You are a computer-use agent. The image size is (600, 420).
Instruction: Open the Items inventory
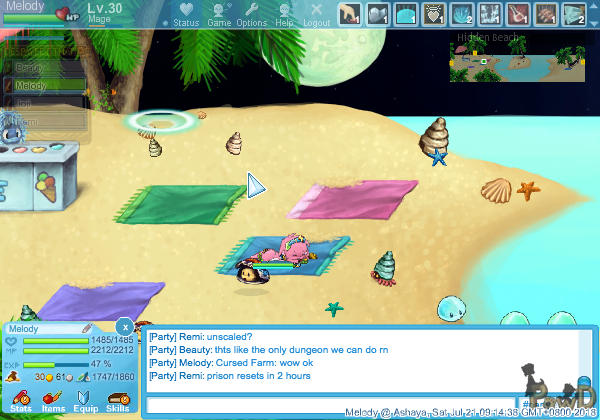tap(53, 398)
